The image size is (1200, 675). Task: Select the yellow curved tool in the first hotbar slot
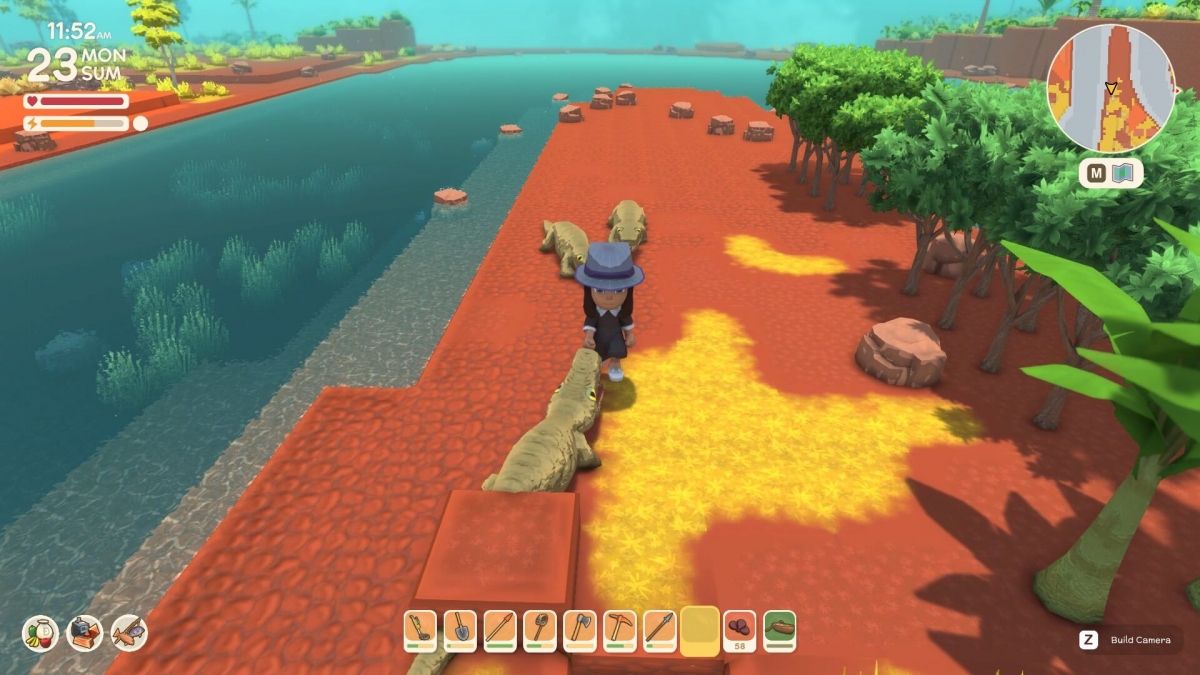coord(420,630)
